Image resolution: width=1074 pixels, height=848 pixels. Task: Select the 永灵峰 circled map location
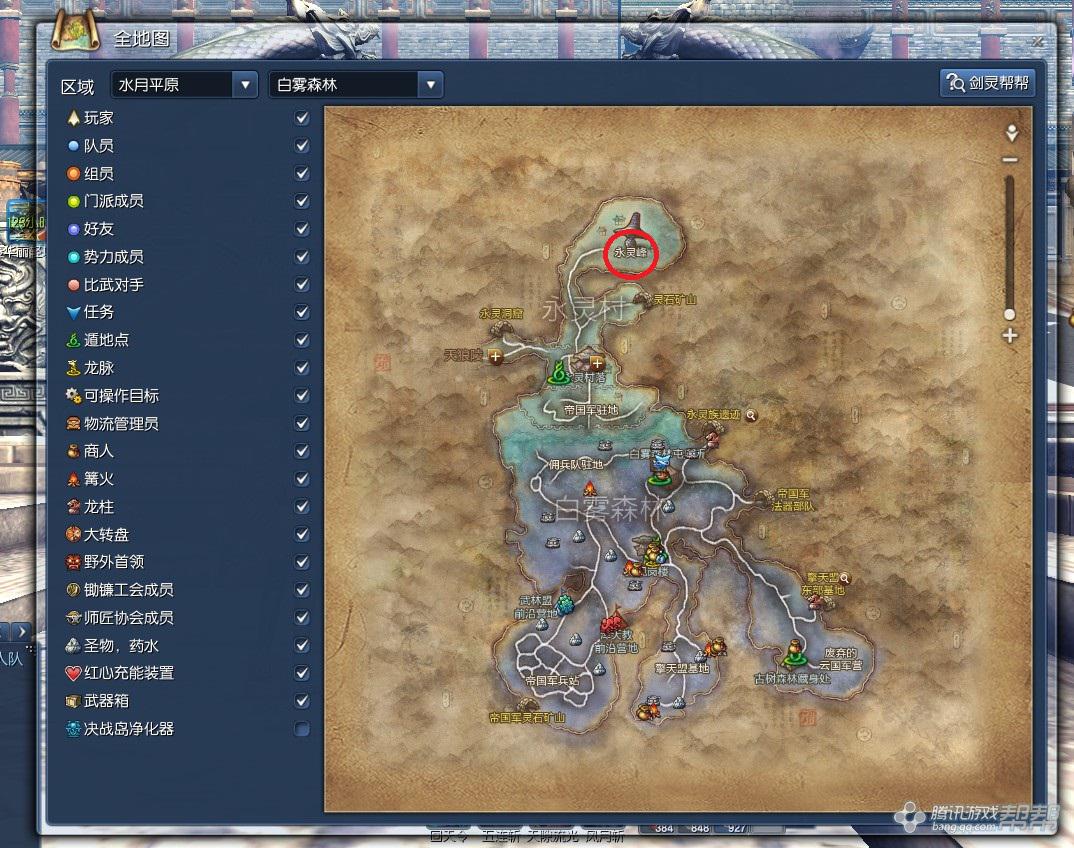click(632, 251)
